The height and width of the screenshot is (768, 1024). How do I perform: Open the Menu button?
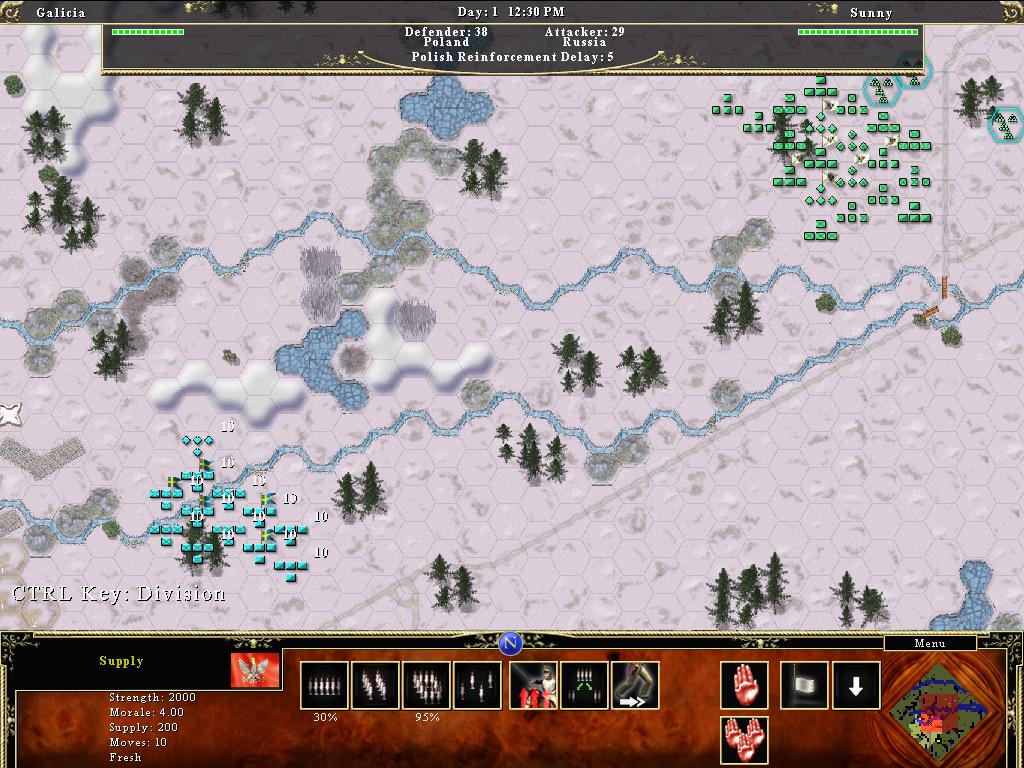click(929, 643)
